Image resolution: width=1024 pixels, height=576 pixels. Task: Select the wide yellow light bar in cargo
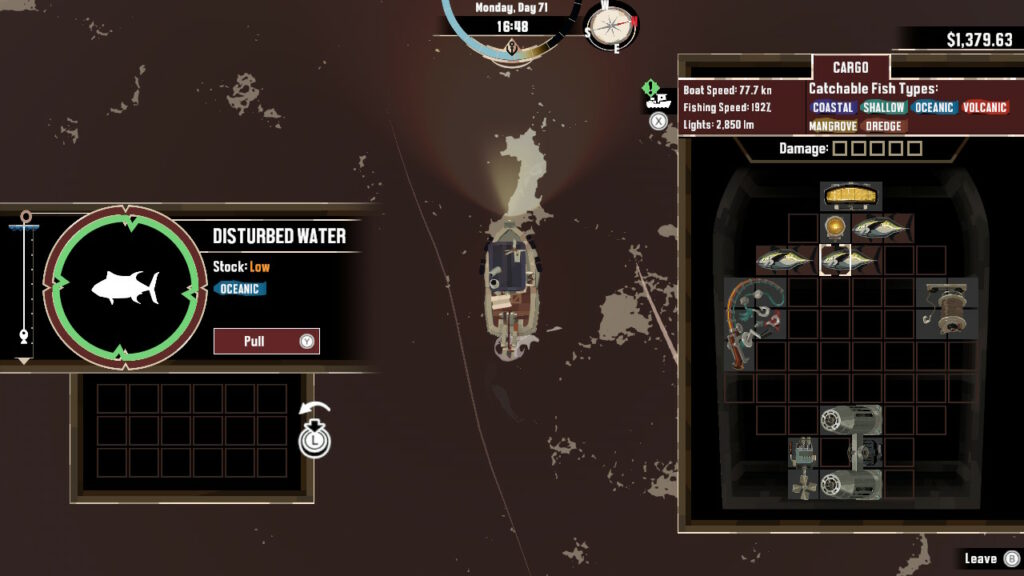pyautogui.click(x=851, y=195)
